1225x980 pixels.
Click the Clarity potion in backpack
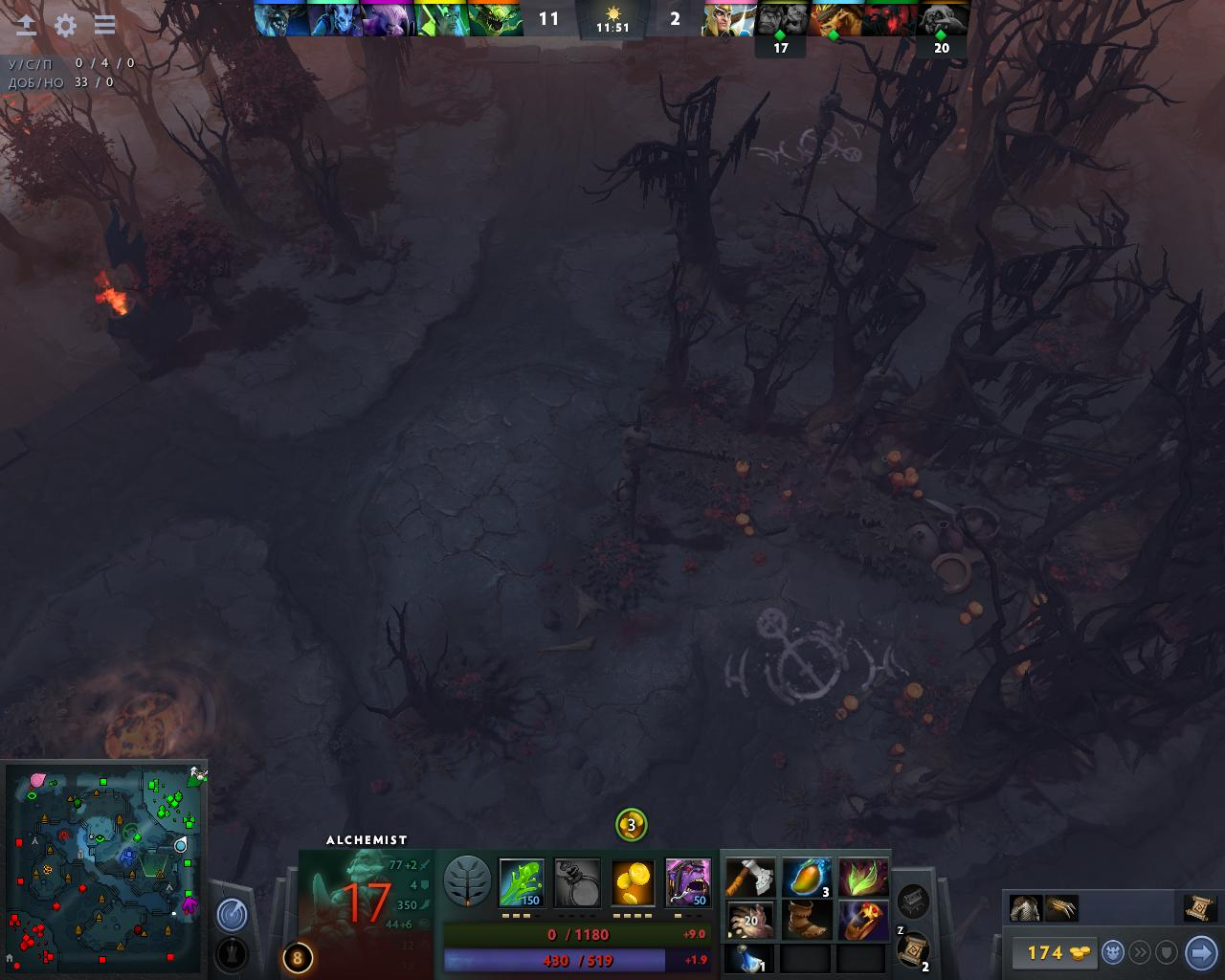click(750, 958)
